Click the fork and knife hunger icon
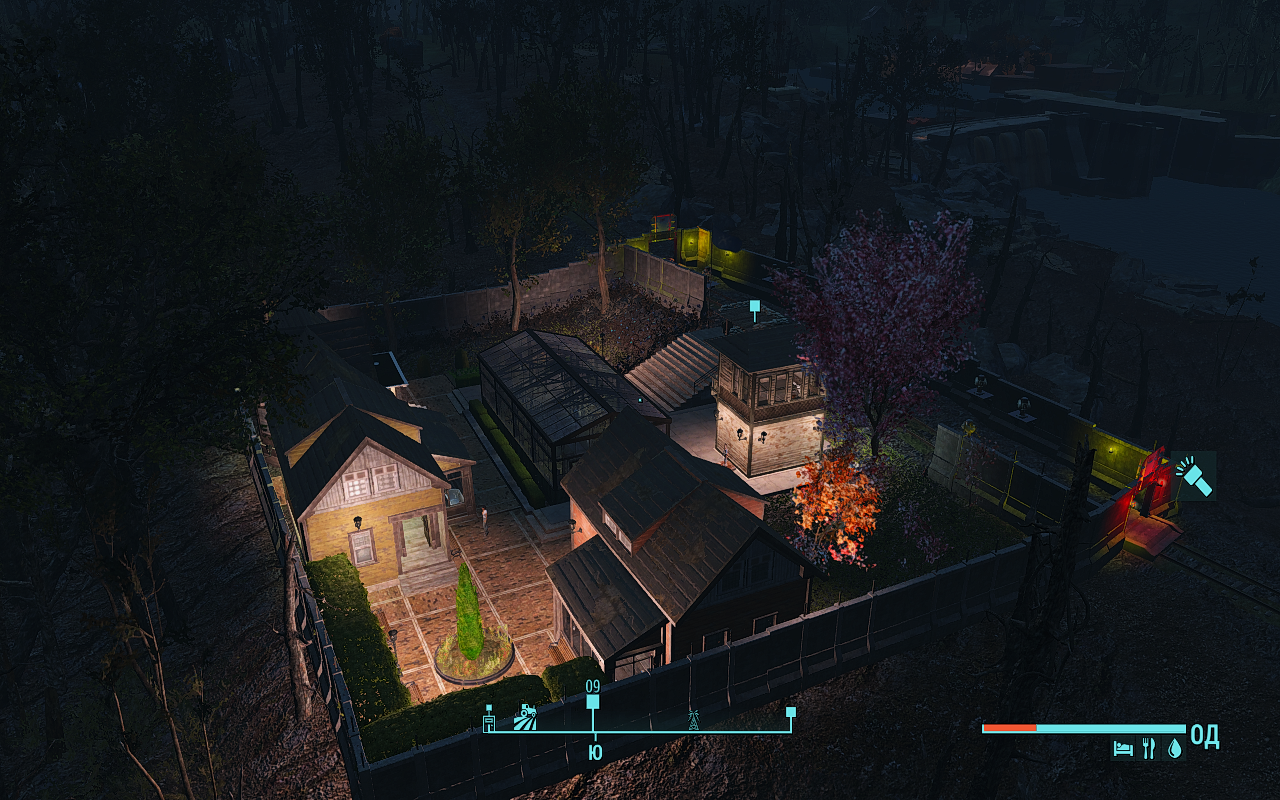The width and height of the screenshot is (1280, 800). pyautogui.click(x=1149, y=747)
